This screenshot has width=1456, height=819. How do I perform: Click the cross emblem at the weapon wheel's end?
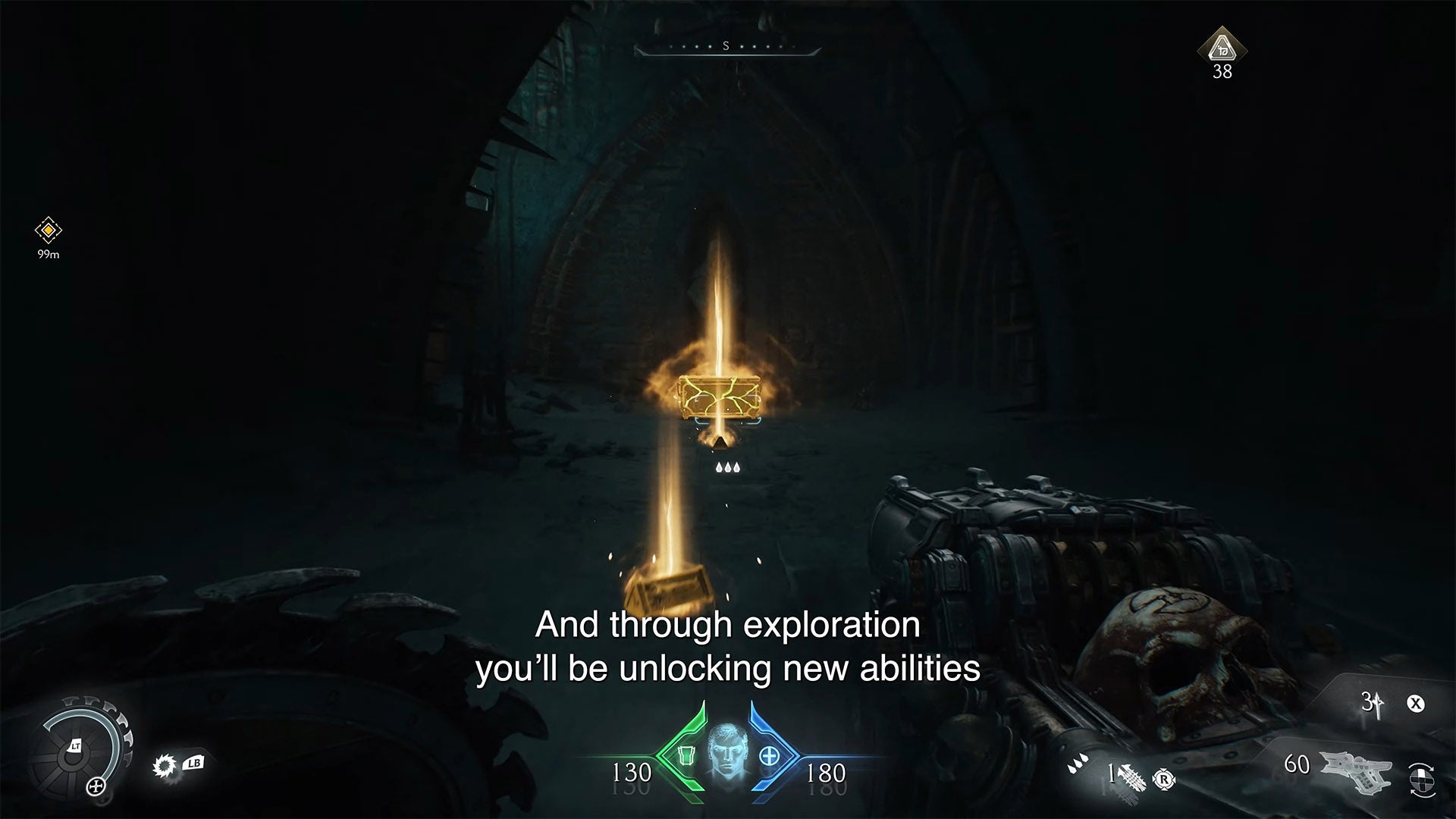coord(96,786)
